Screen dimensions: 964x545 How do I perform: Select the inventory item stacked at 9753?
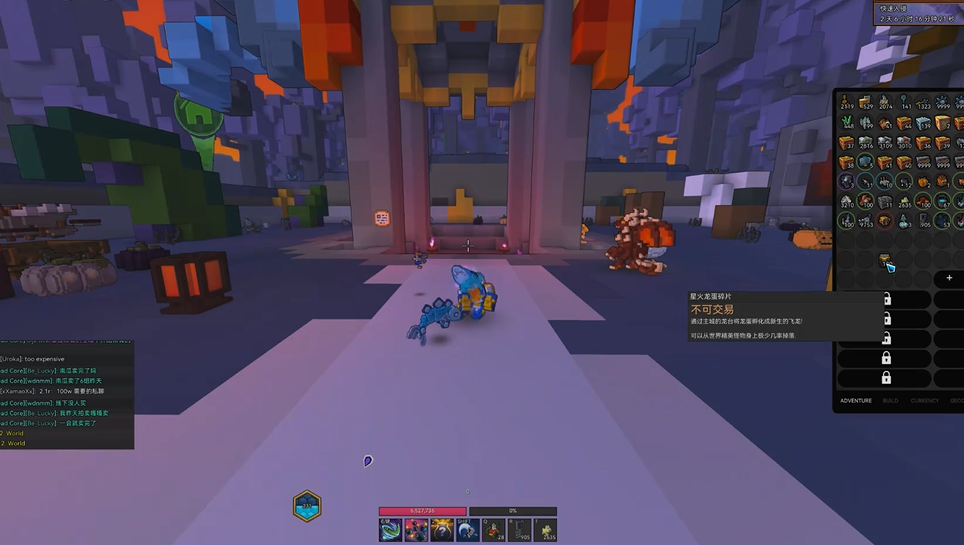pyautogui.click(x=866, y=221)
